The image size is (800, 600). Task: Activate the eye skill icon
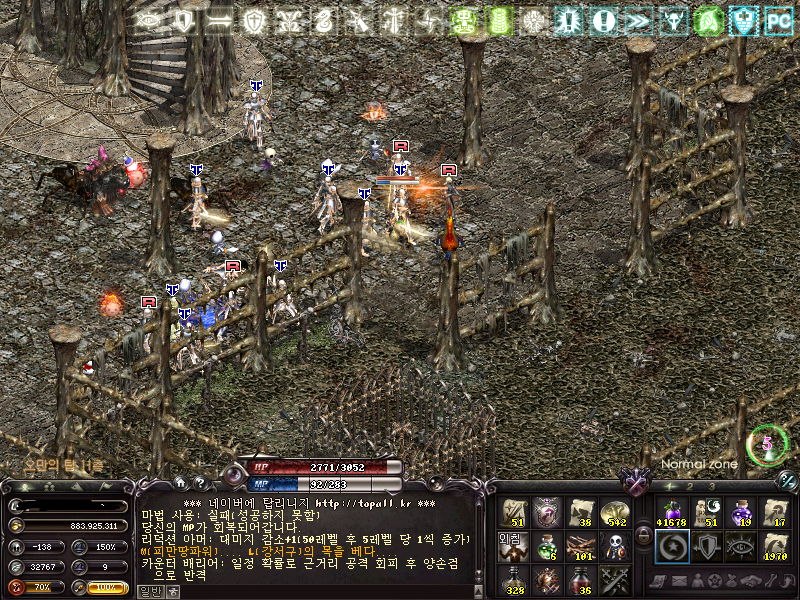coord(741,546)
